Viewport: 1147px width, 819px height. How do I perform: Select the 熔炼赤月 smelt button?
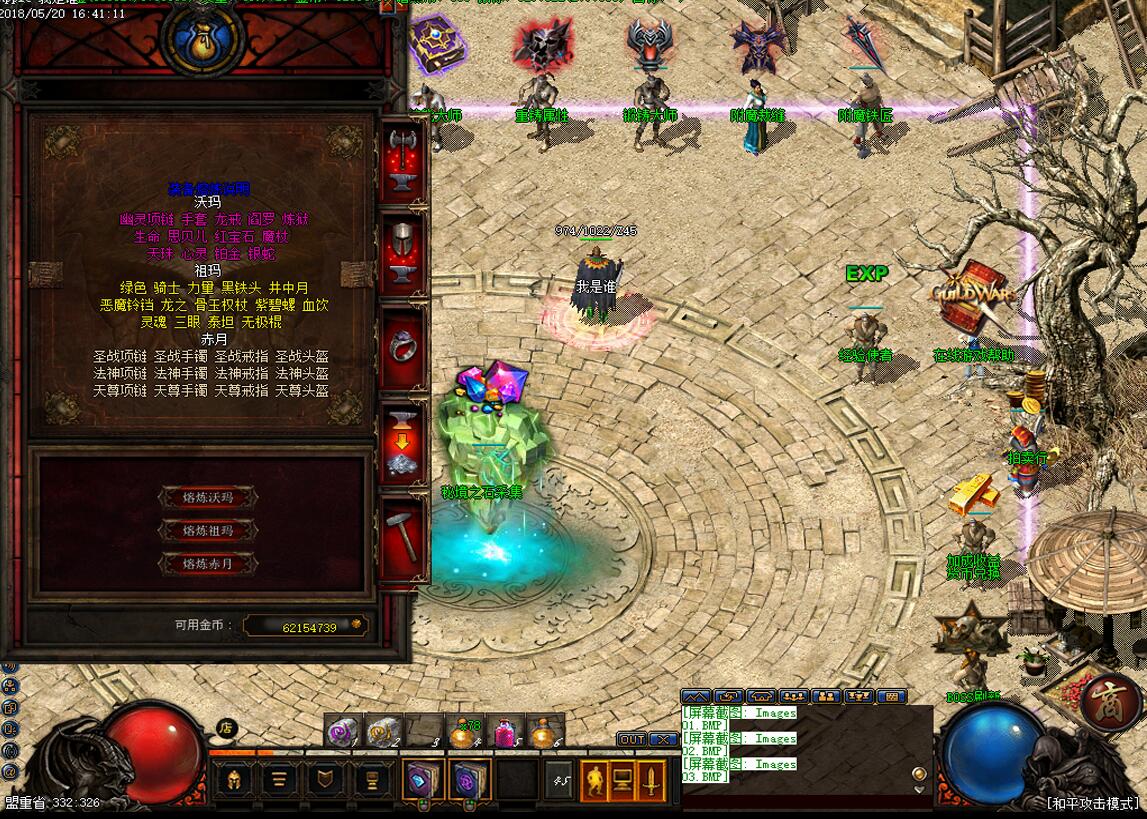click(x=207, y=564)
